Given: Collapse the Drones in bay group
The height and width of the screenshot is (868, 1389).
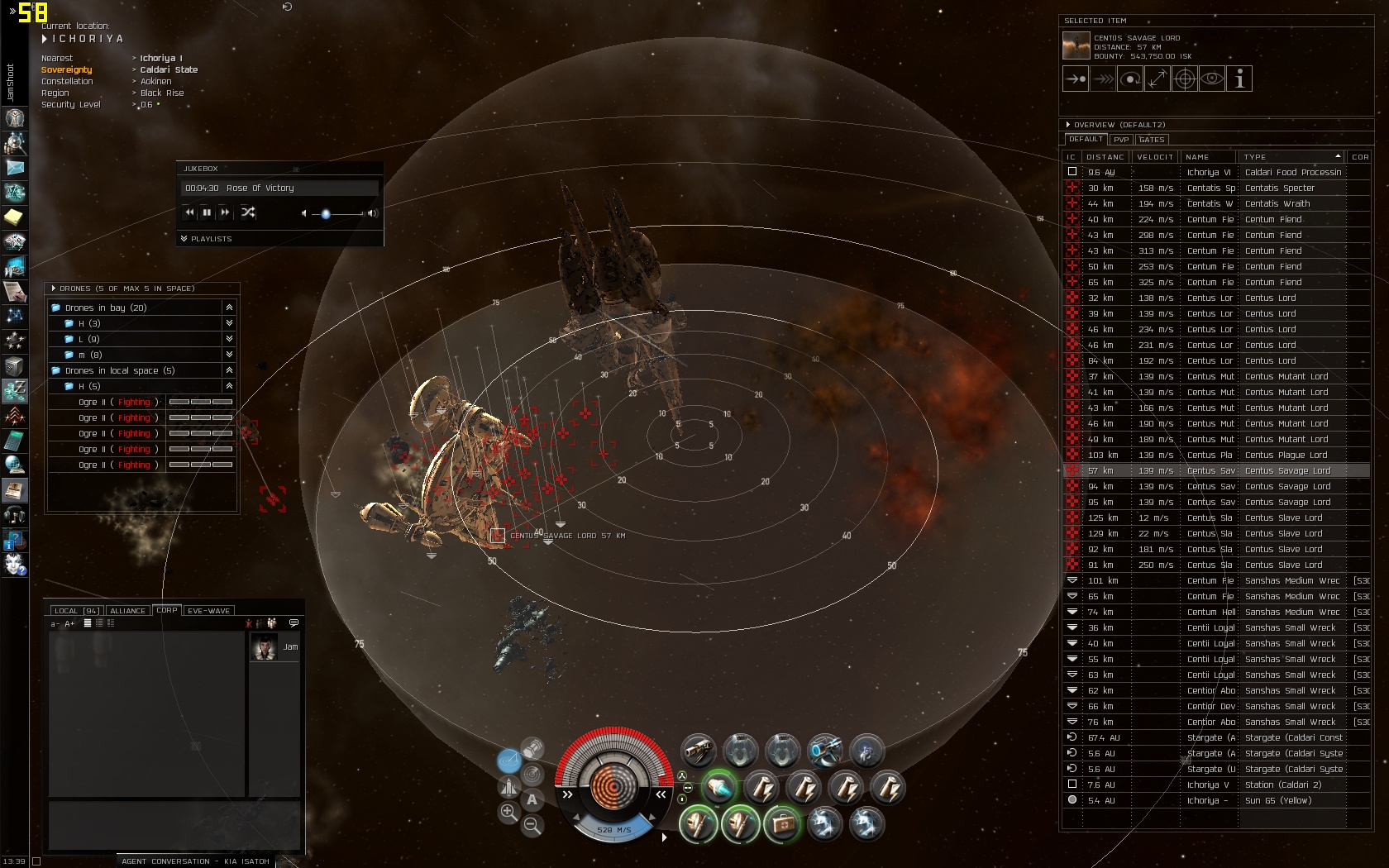Looking at the screenshot, I should pos(229,308).
